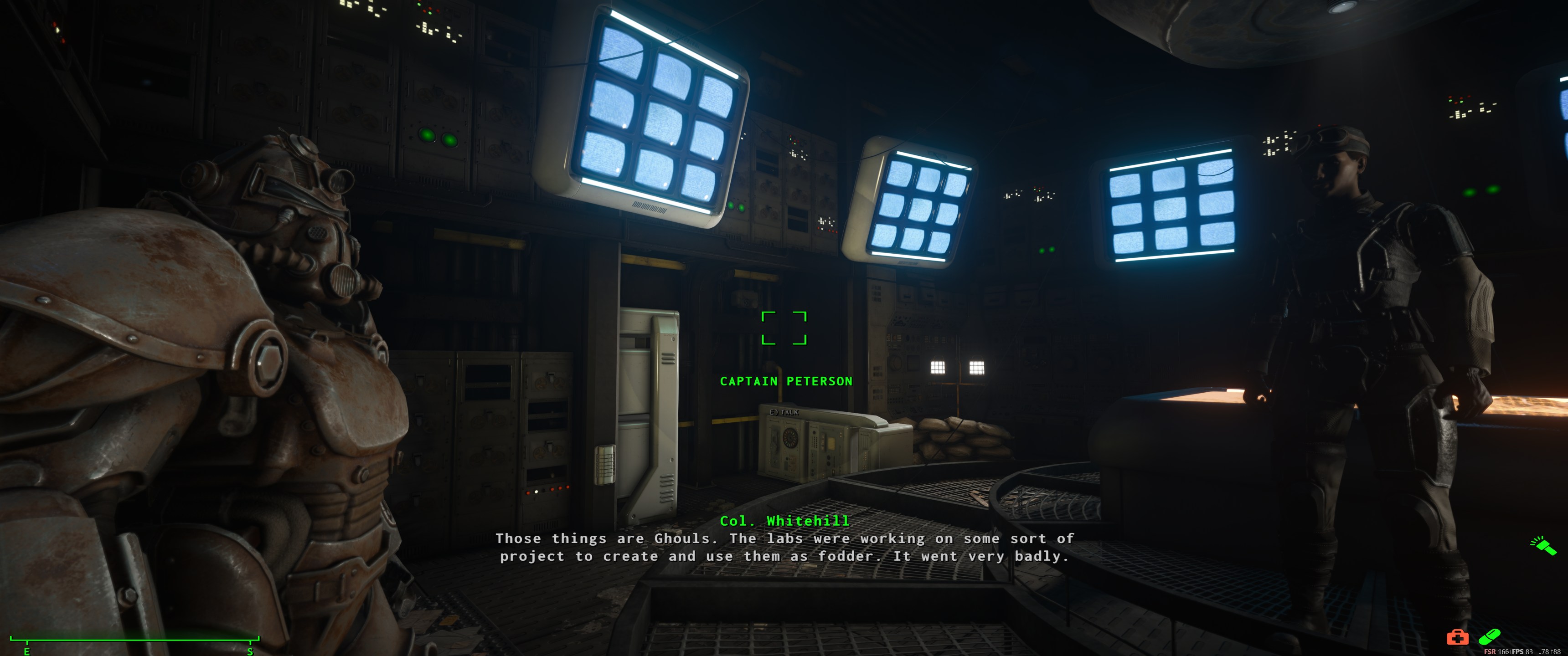This screenshot has height=656, width=1568.
Task: Click the green pill capsule icon
Action: pos(1489,636)
